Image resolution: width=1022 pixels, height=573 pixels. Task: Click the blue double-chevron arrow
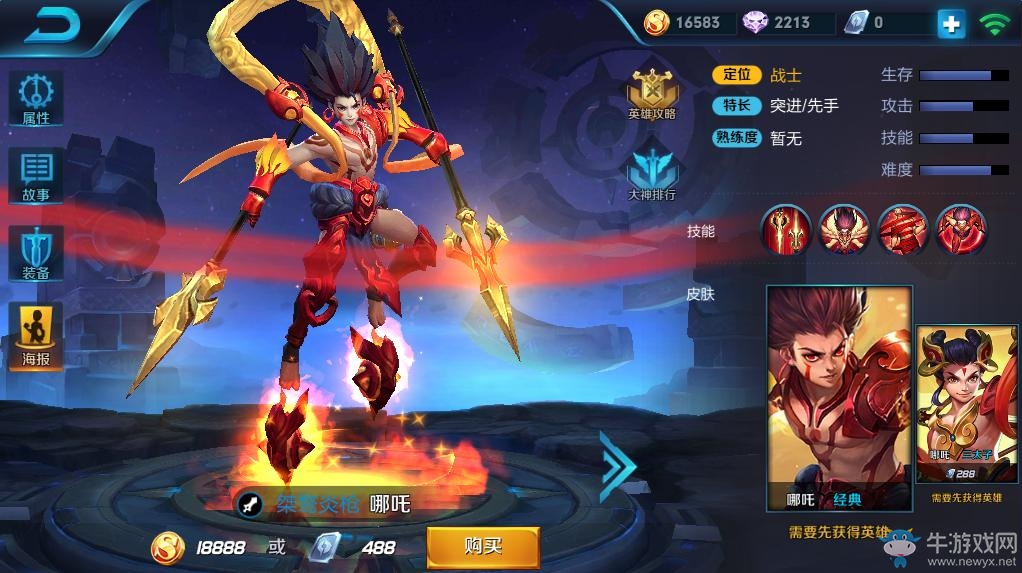coord(617,466)
